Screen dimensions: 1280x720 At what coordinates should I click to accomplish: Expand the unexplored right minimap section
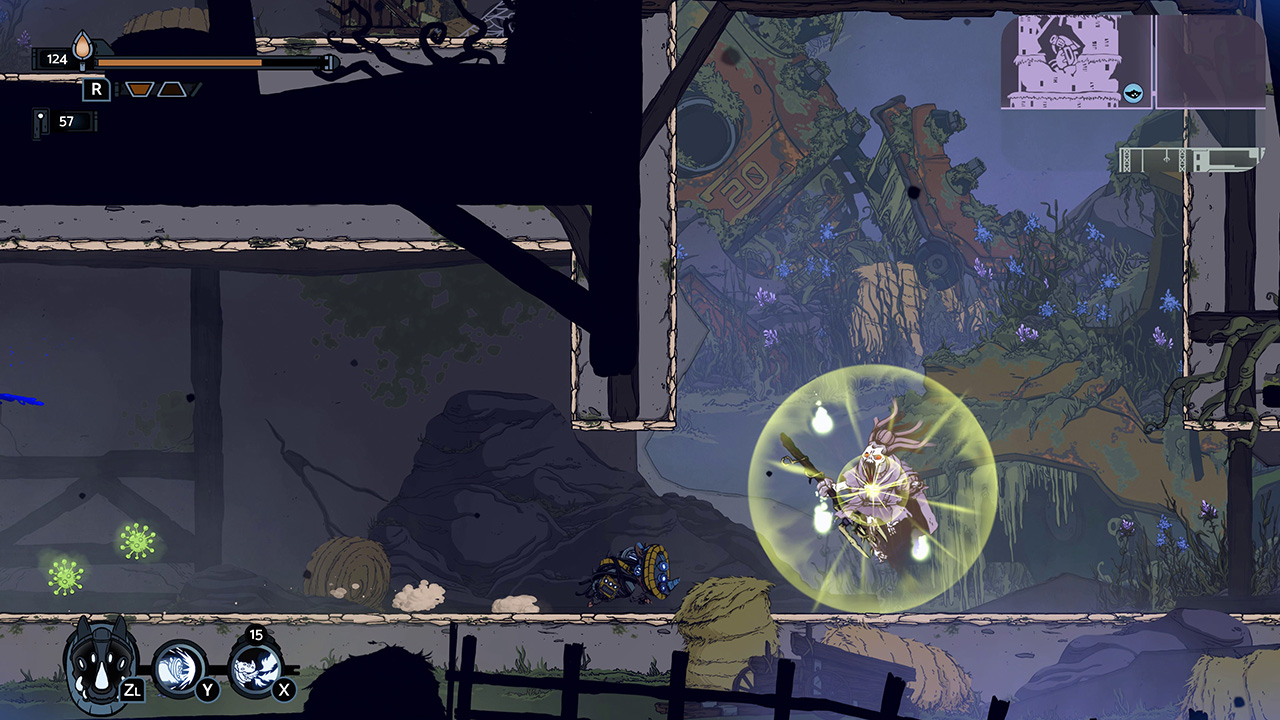point(1210,60)
